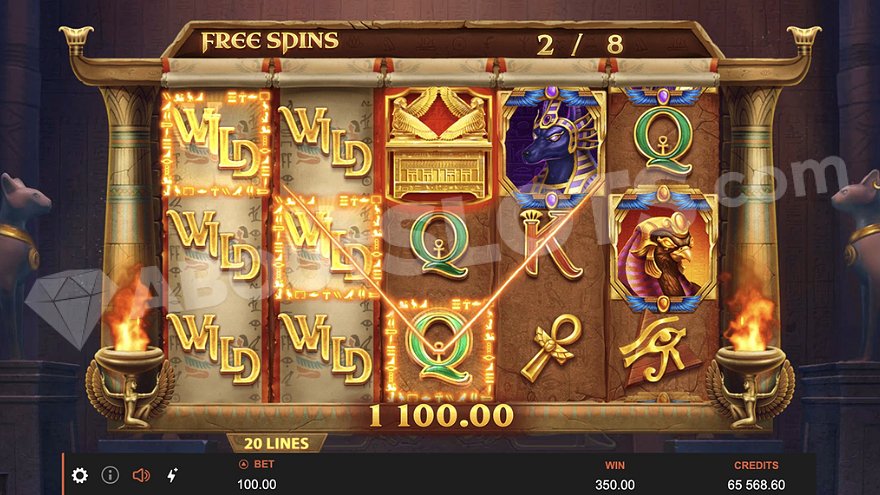This screenshot has width=880, height=495.
Task: Activate the lightning quick spin option
Action: [x=172, y=475]
